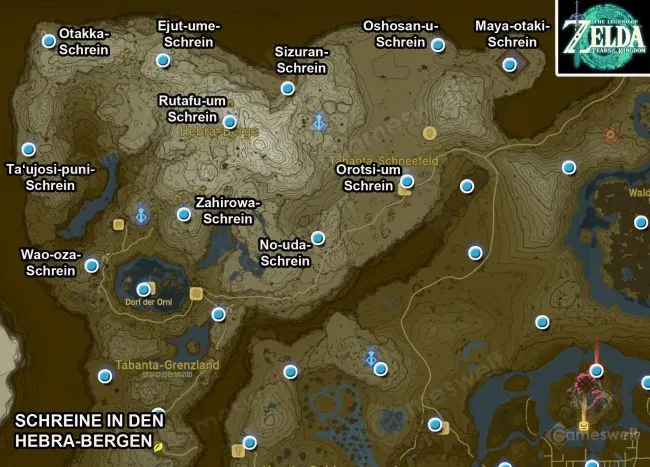Select the Oshosan-u-Schrein marker
This screenshot has width=650, height=467.
[x=437, y=45]
